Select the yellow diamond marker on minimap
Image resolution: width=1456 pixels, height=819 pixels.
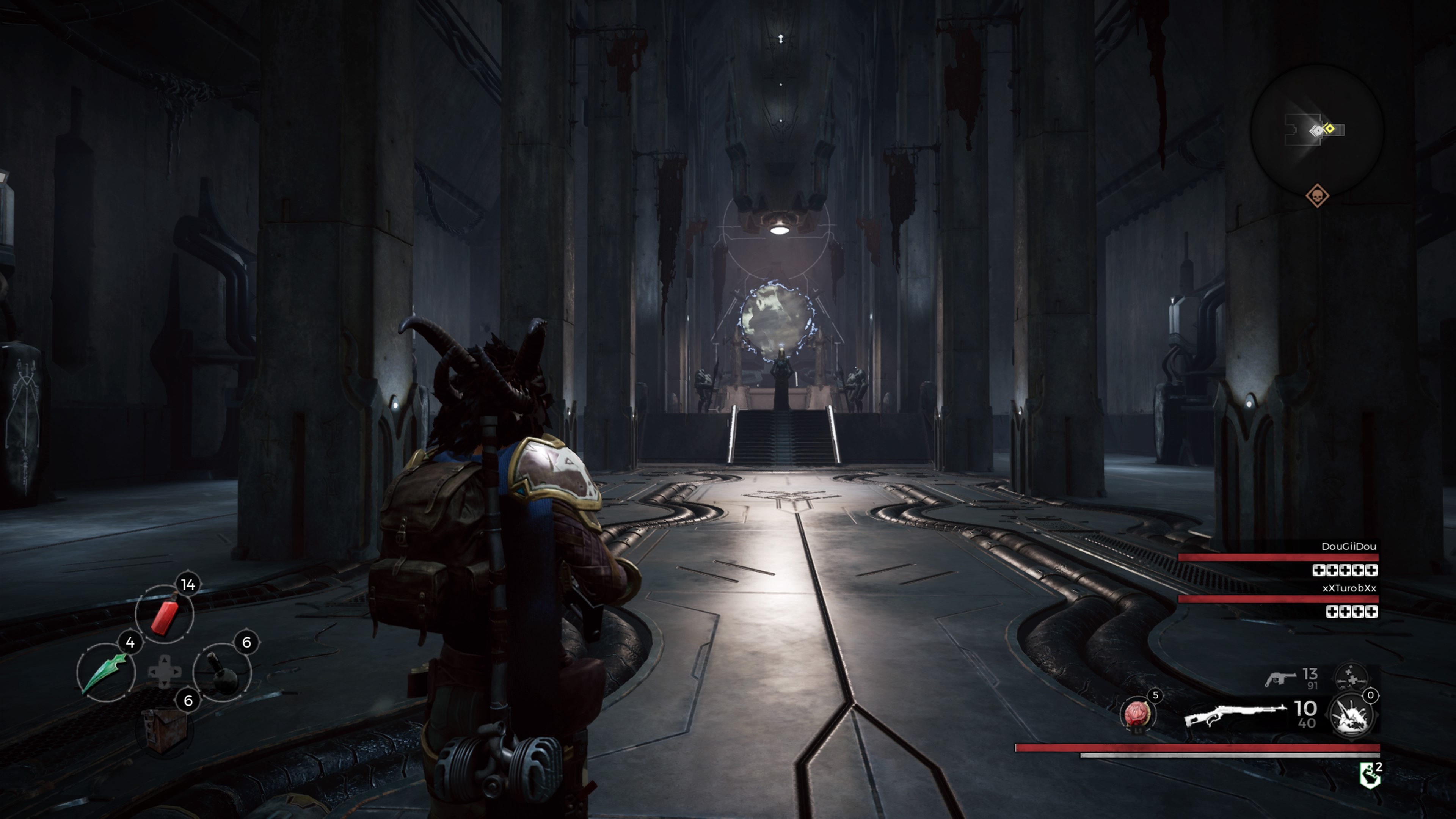(x=1329, y=129)
